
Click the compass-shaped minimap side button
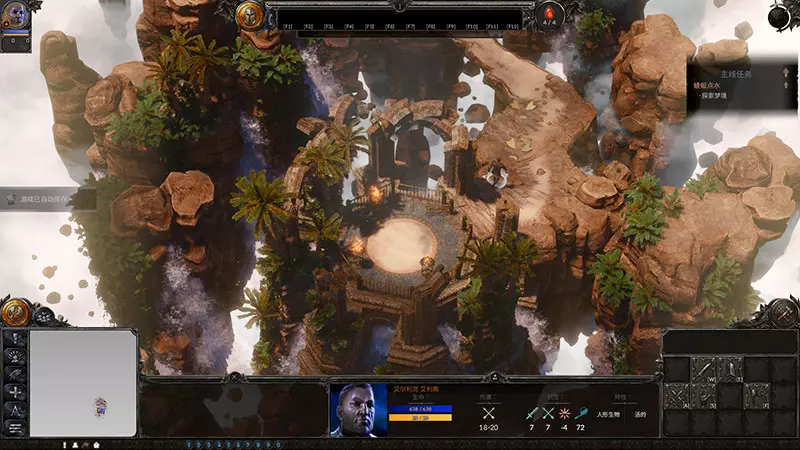coord(15,410)
